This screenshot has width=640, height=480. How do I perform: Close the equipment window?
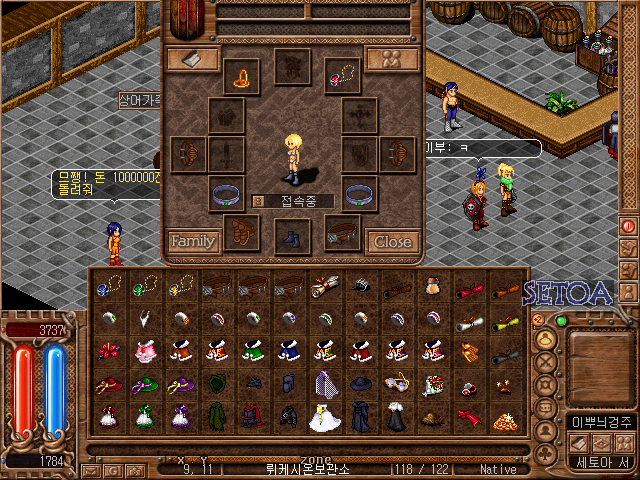click(392, 241)
